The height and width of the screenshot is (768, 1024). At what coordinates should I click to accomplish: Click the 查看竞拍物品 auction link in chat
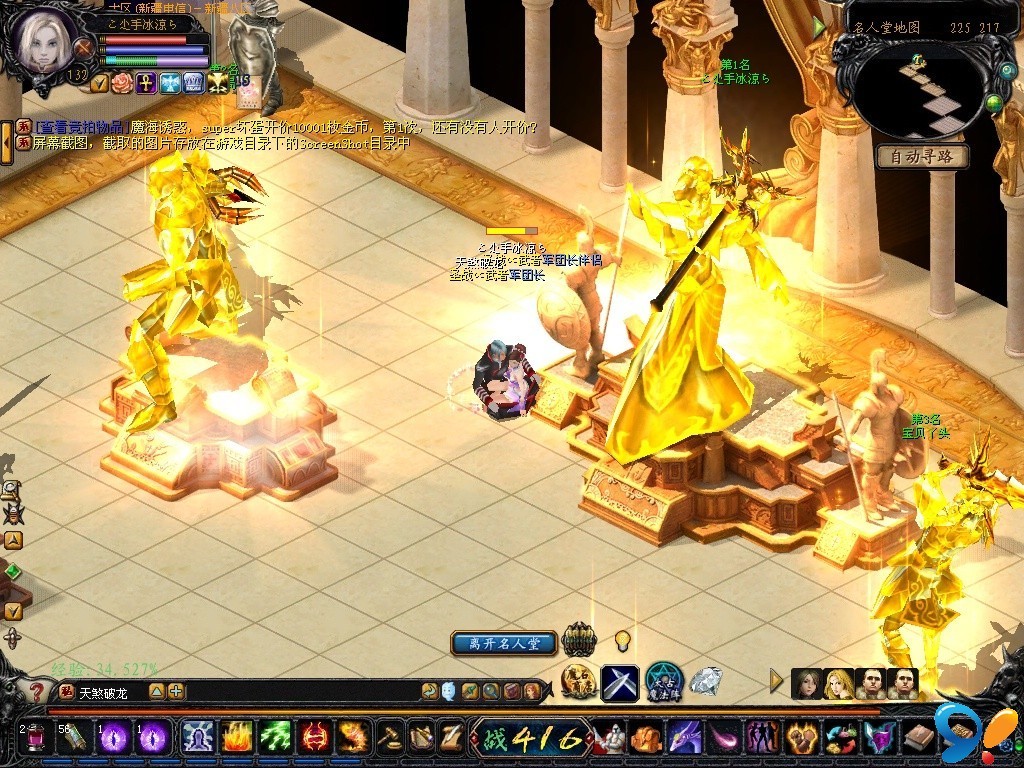80,128
